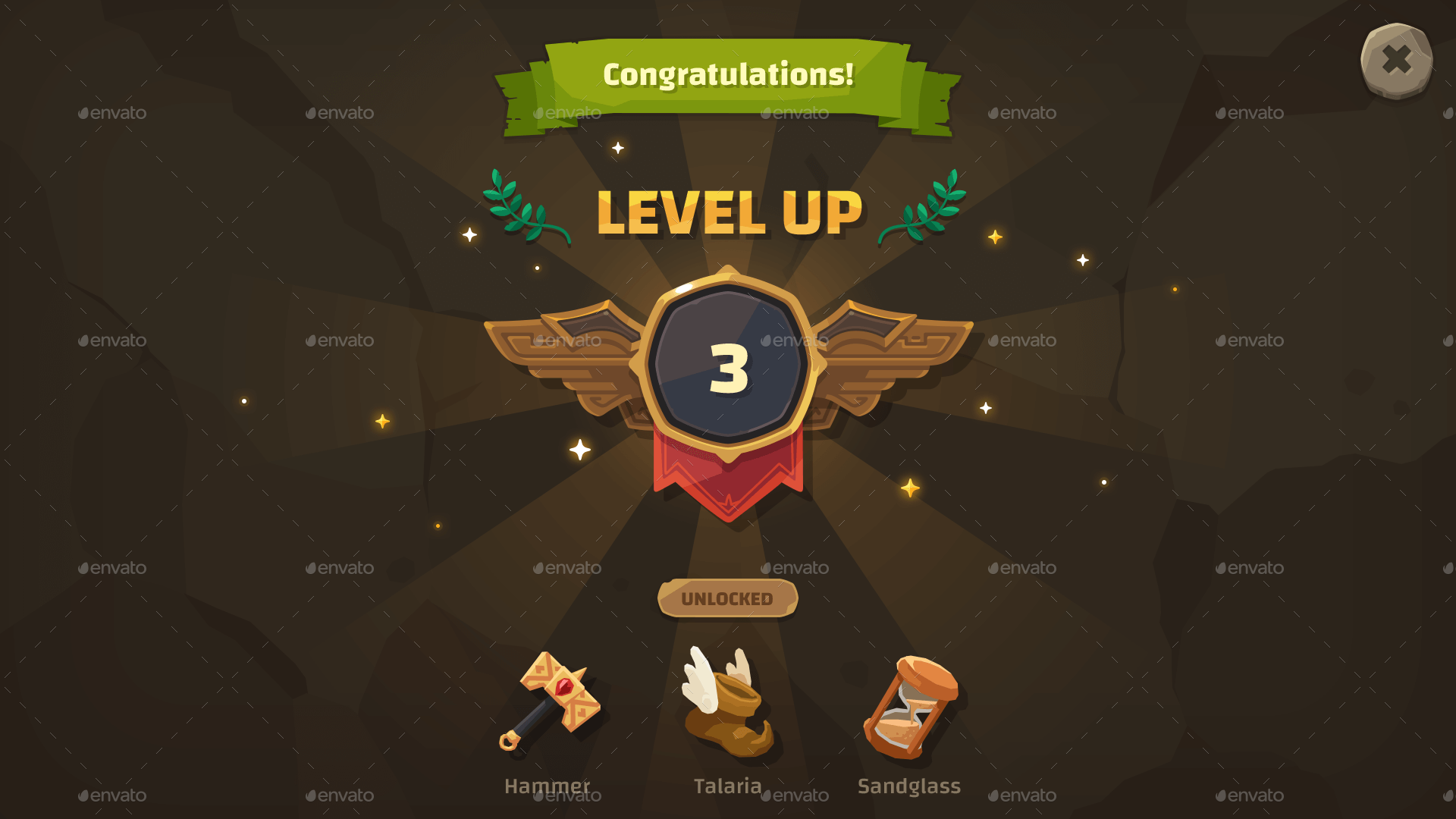Click the winged level 3 badge emblem

(728, 364)
